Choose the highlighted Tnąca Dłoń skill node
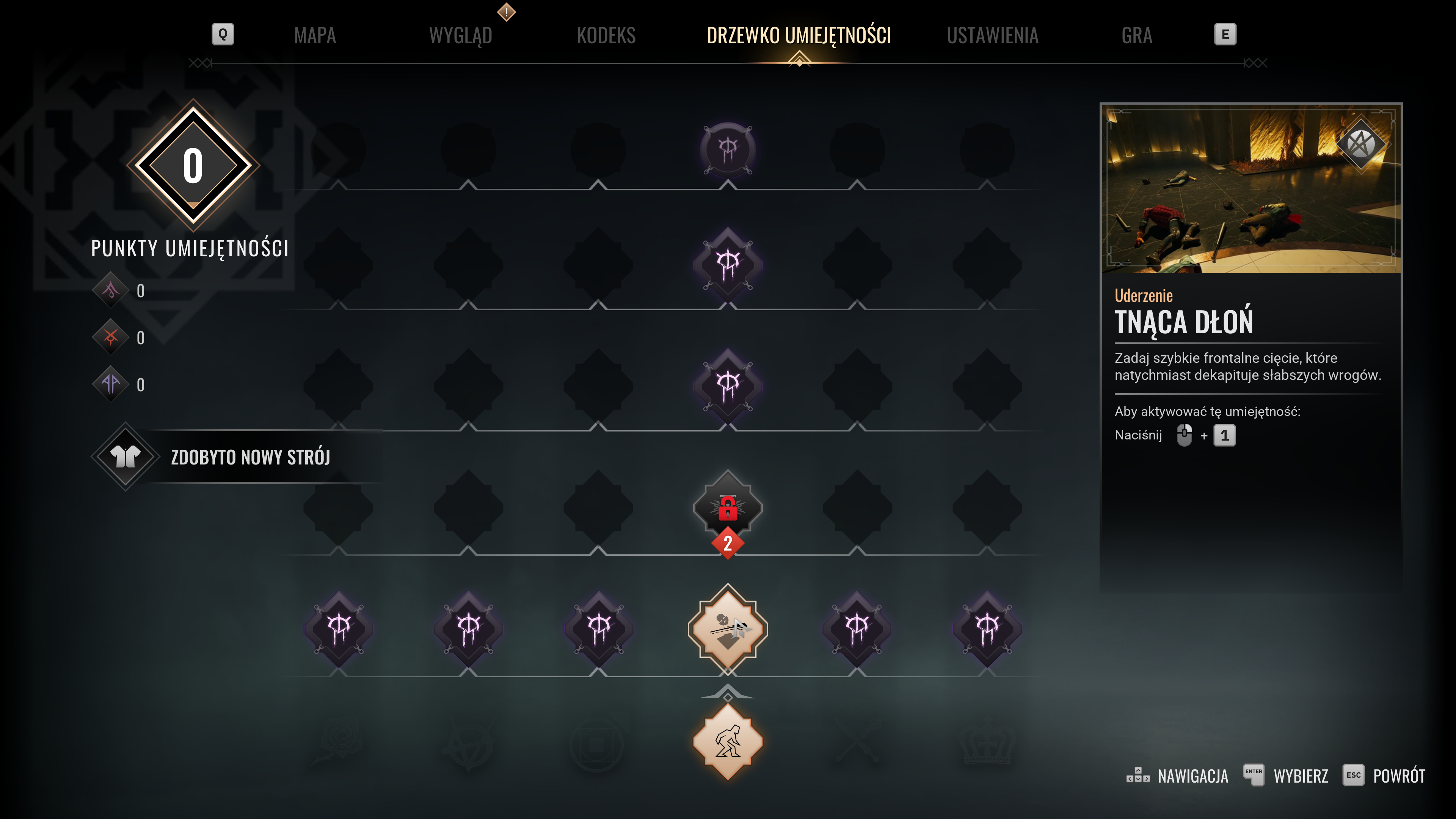The height and width of the screenshot is (819, 1456). (x=728, y=629)
